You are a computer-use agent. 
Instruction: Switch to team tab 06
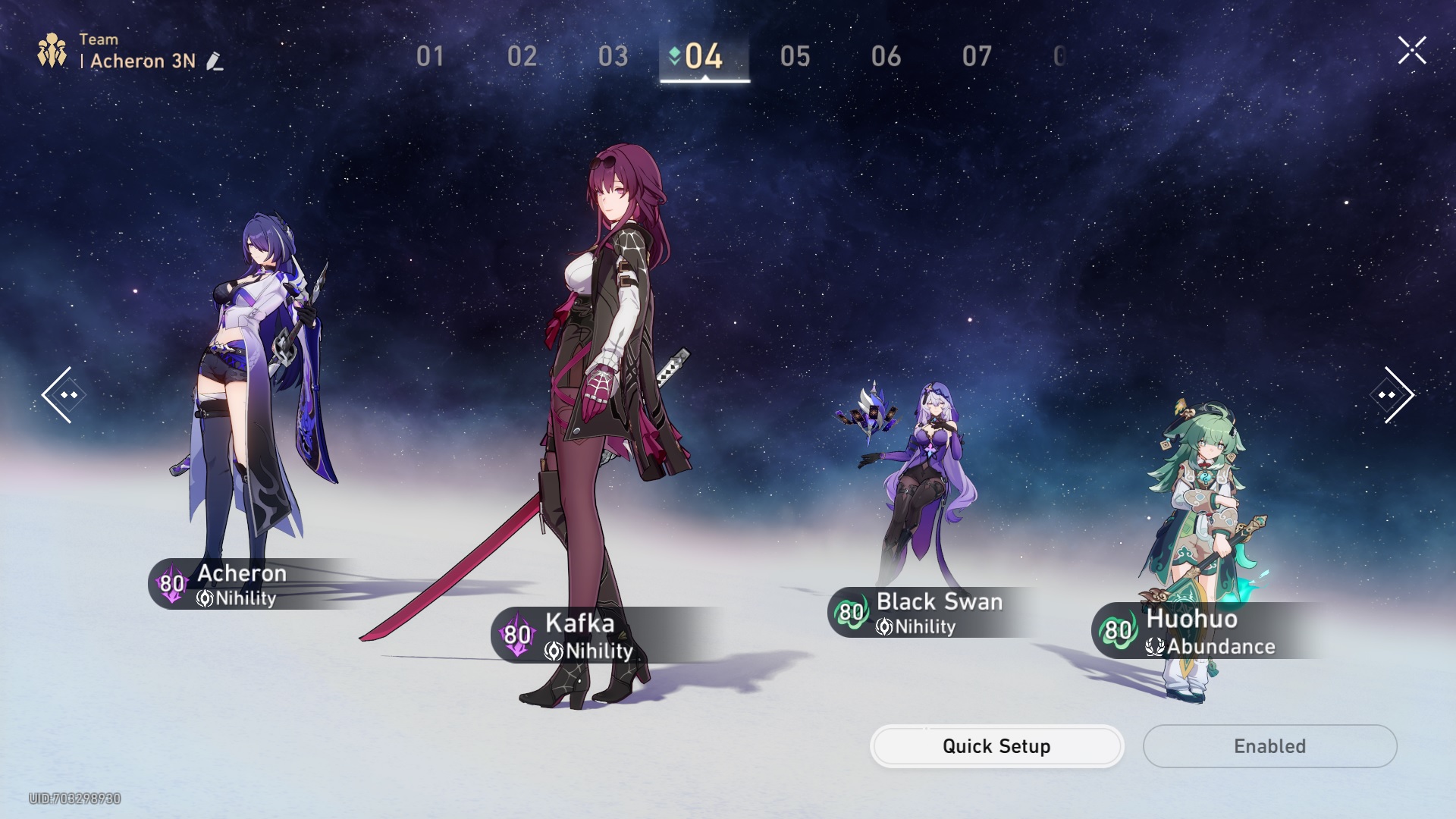pos(886,56)
